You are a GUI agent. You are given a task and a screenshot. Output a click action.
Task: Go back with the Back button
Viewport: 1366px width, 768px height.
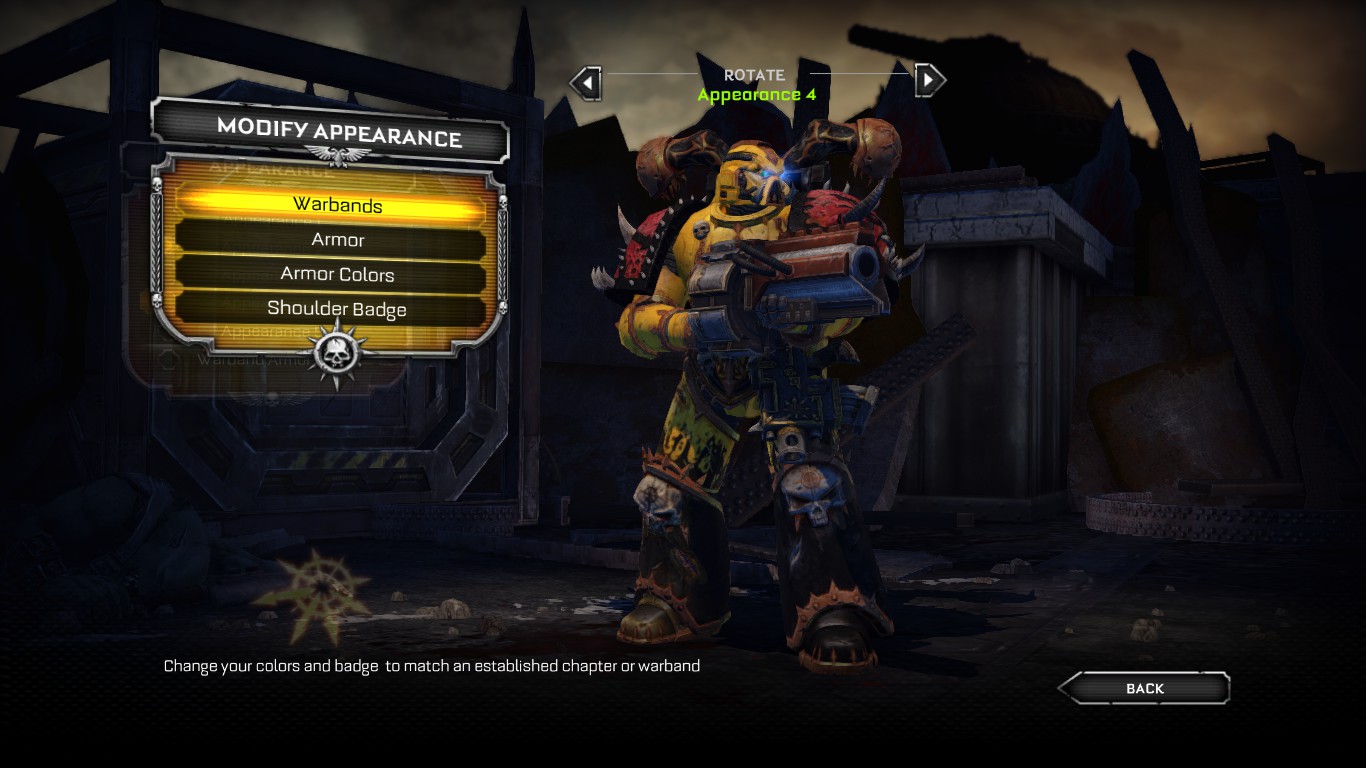(1144, 688)
